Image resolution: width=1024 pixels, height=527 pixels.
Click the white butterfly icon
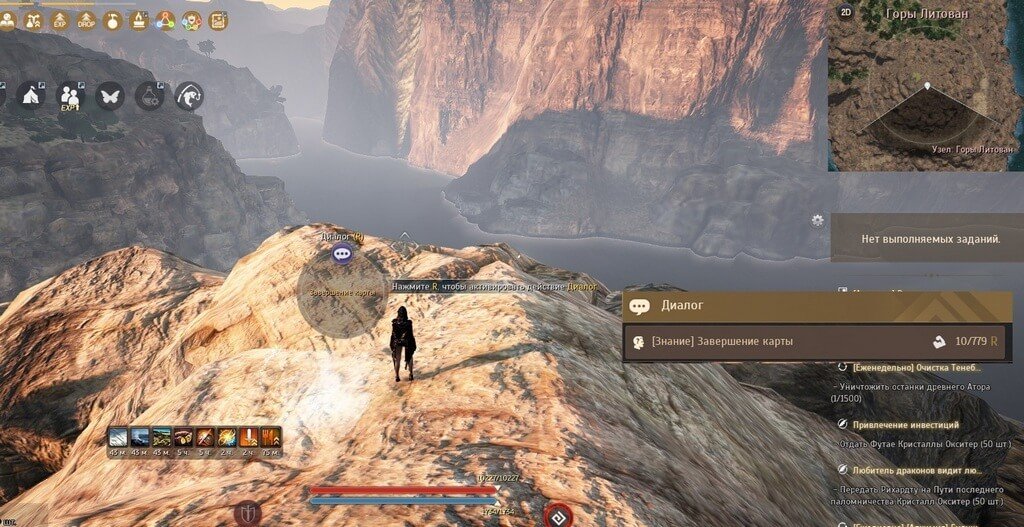pos(110,96)
